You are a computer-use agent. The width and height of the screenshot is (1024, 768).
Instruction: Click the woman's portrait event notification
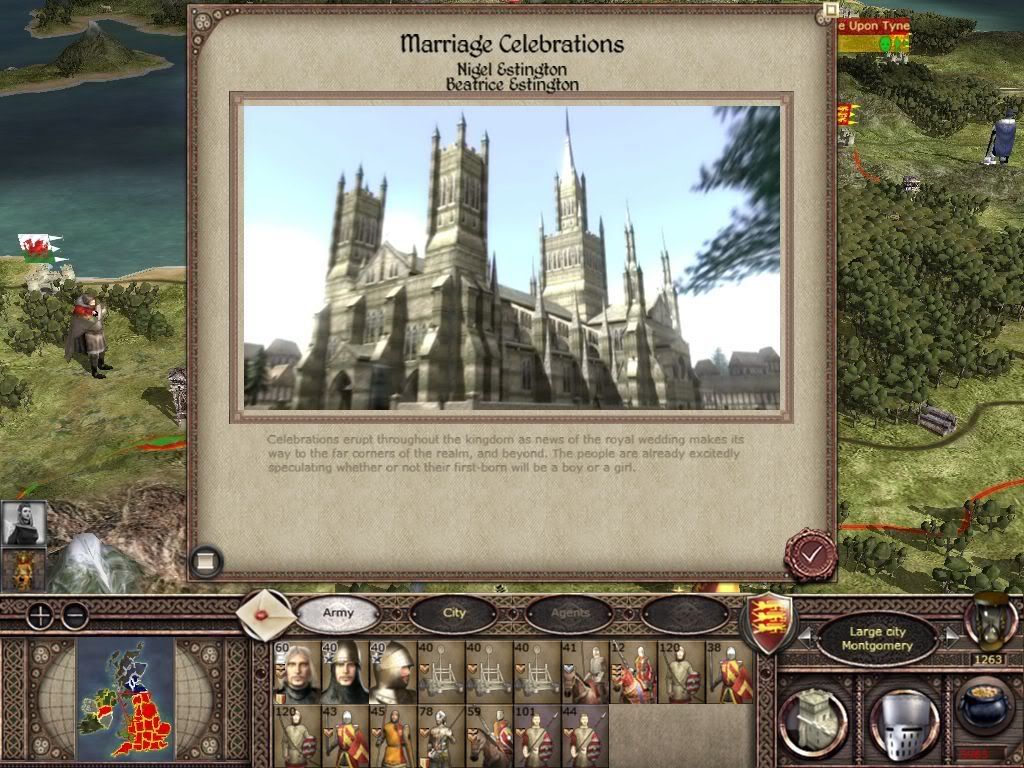(x=24, y=522)
